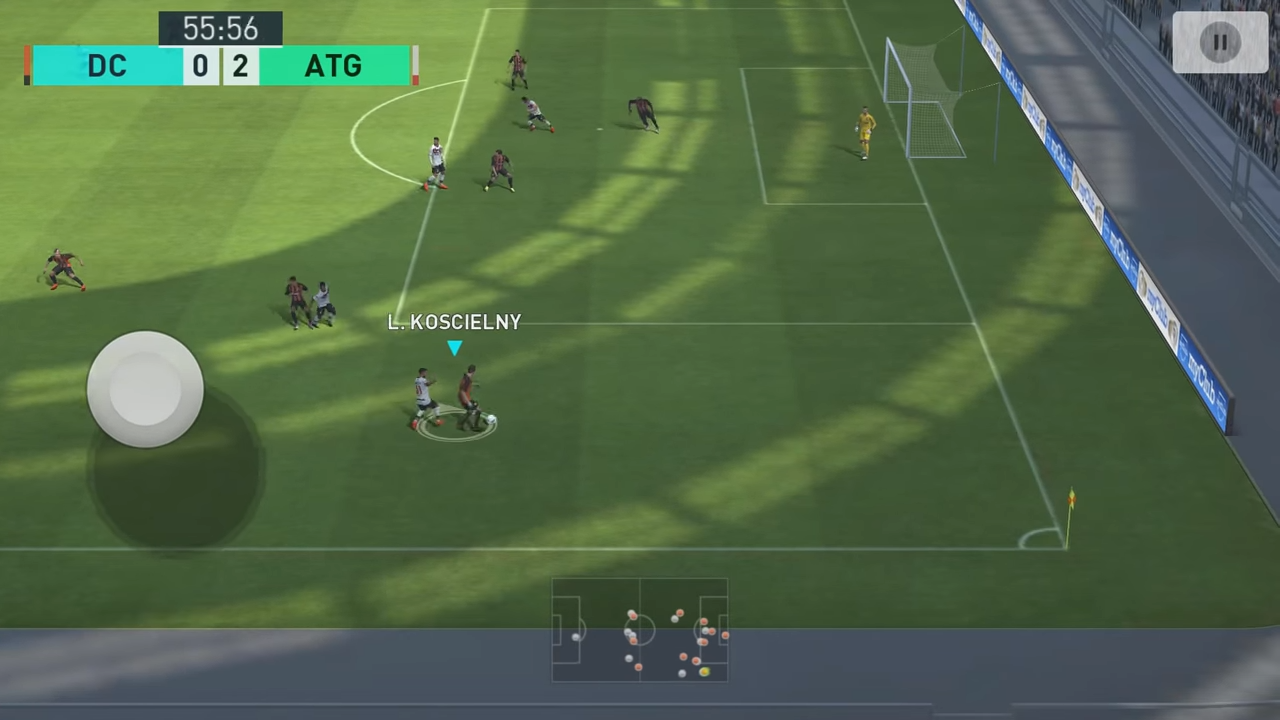Tap the pause icon top right
The image size is (1280, 720).
pyautogui.click(x=1221, y=41)
